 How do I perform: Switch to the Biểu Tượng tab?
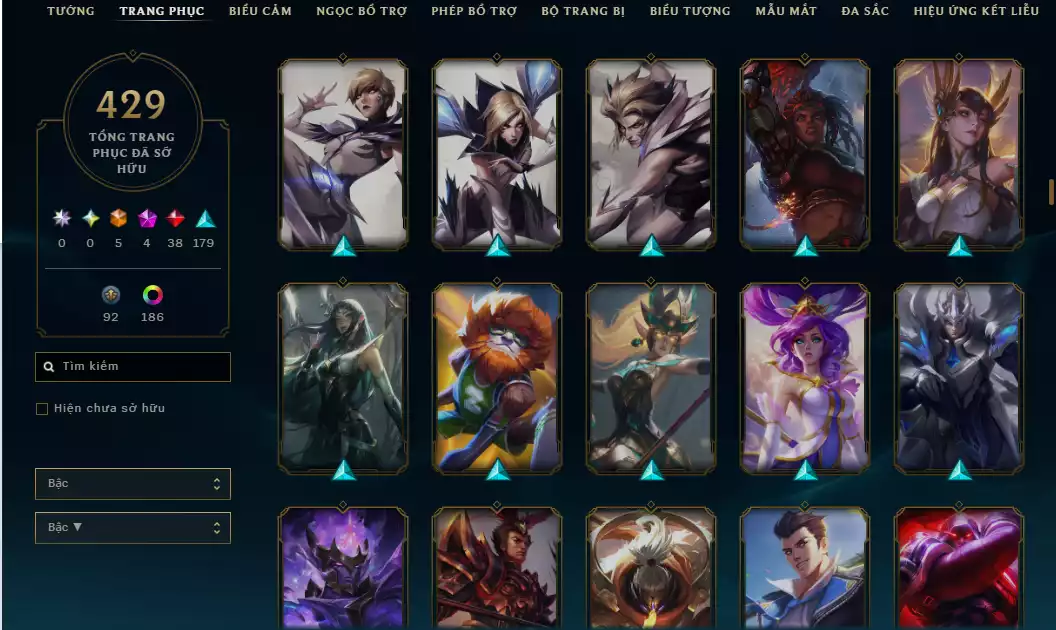690,11
